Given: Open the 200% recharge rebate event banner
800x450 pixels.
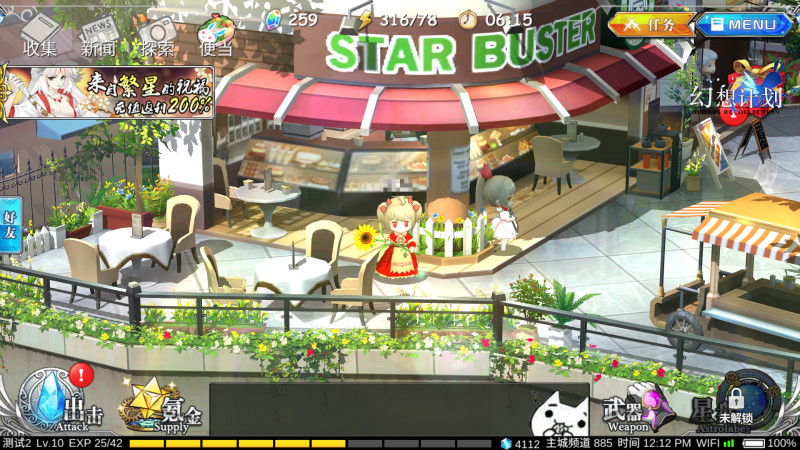Looking at the screenshot, I should 107,93.
